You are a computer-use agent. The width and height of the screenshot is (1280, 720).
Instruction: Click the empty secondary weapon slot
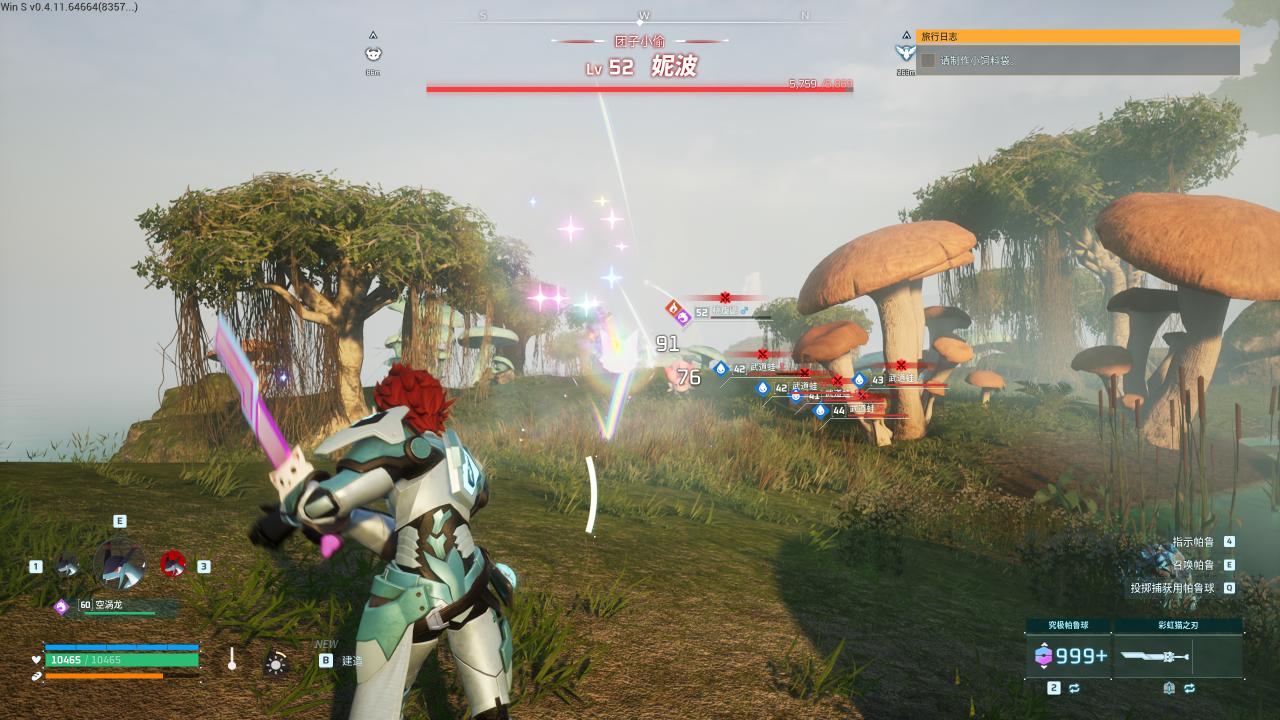[x=1216, y=656]
